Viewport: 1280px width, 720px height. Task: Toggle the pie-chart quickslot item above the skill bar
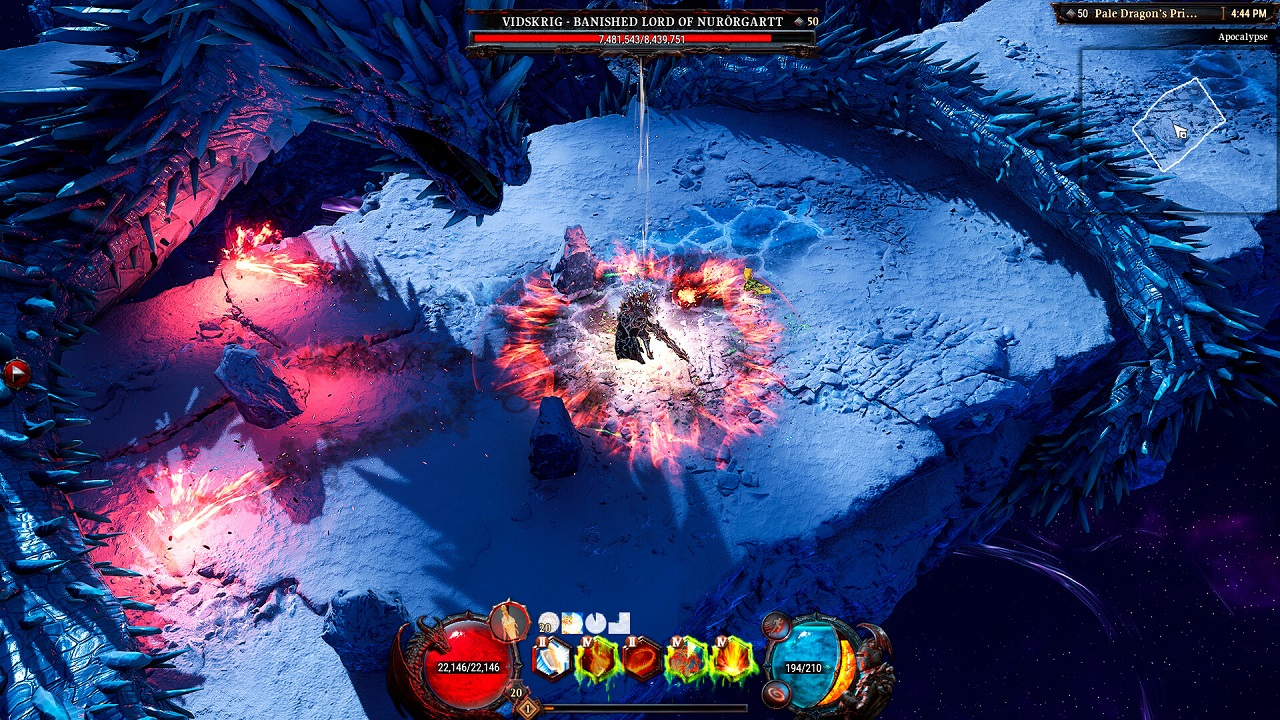(594, 623)
